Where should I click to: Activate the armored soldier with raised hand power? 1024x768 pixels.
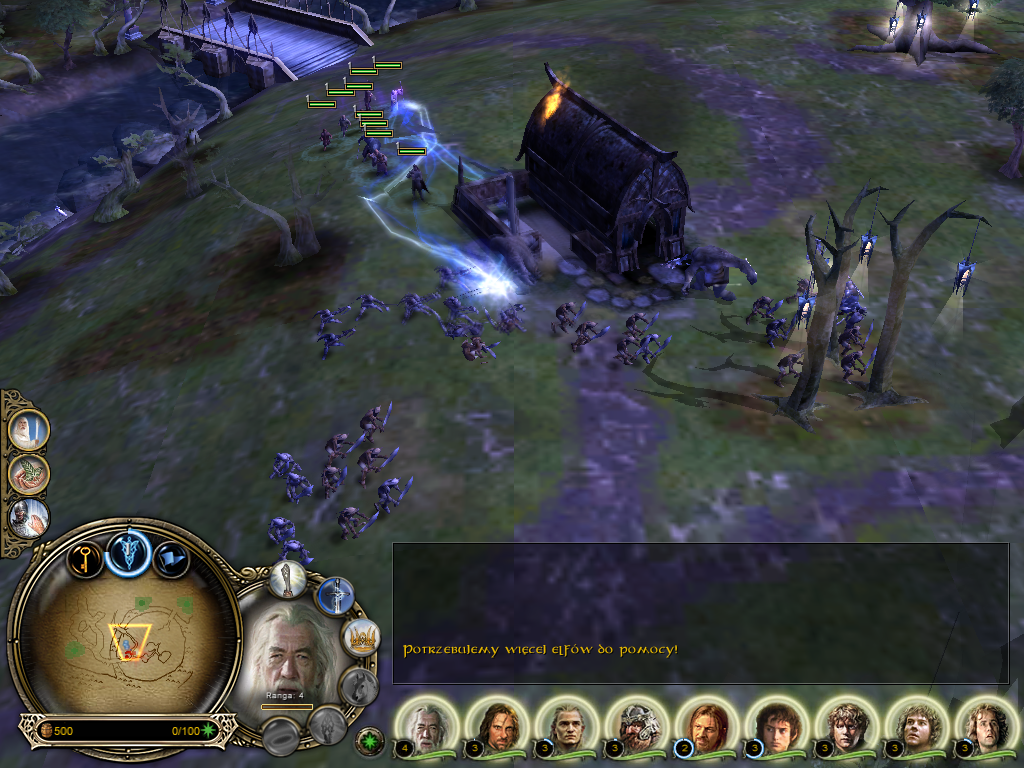pos(27,518)
